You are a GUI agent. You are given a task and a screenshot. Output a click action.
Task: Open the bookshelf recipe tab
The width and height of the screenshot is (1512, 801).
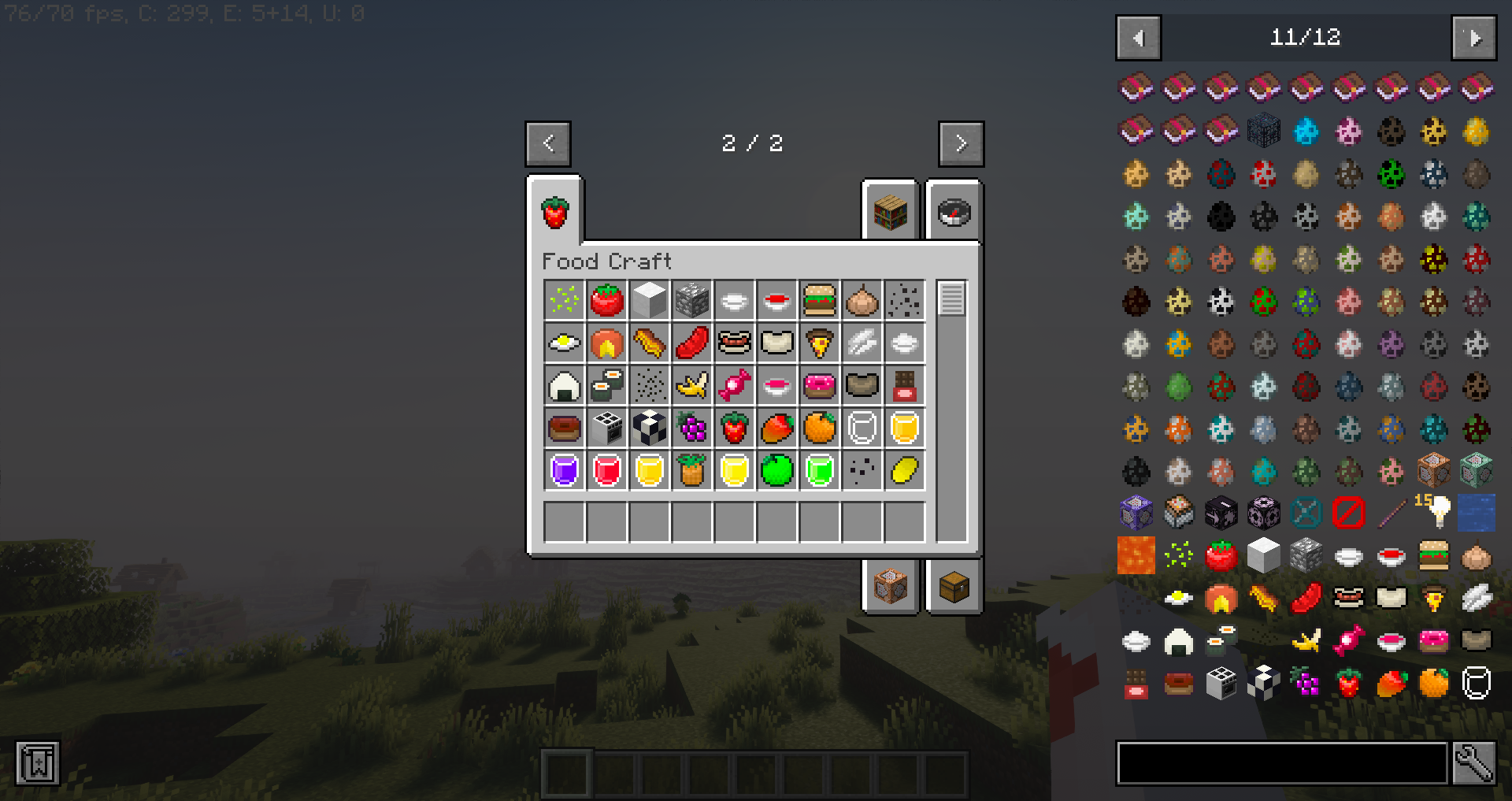(x=889, y=211)
